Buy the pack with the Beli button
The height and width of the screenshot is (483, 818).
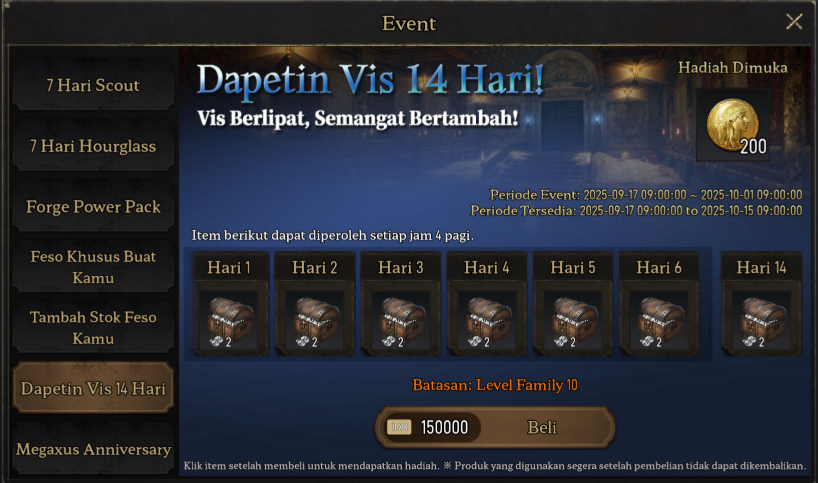(541, 428)
